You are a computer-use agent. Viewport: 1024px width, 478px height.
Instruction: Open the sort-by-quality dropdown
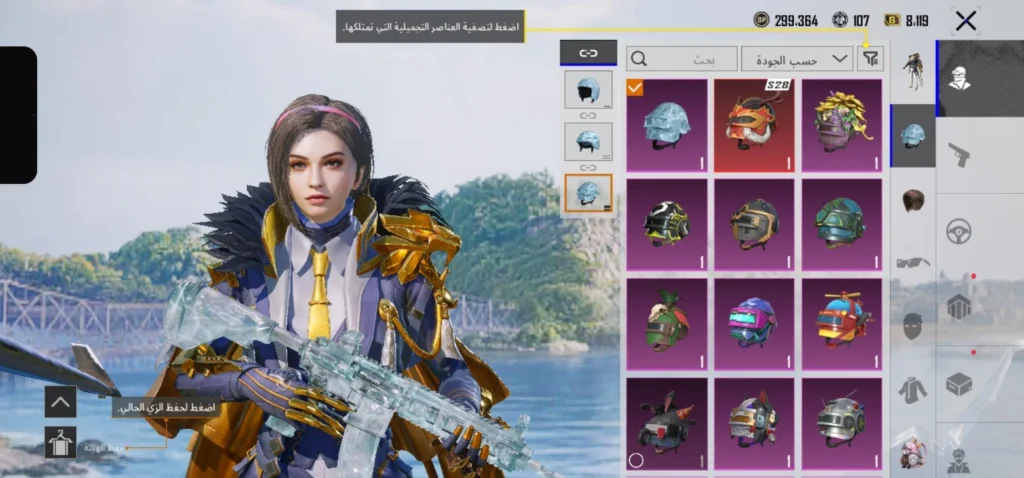pyautogui.click(x=797, y=59)
